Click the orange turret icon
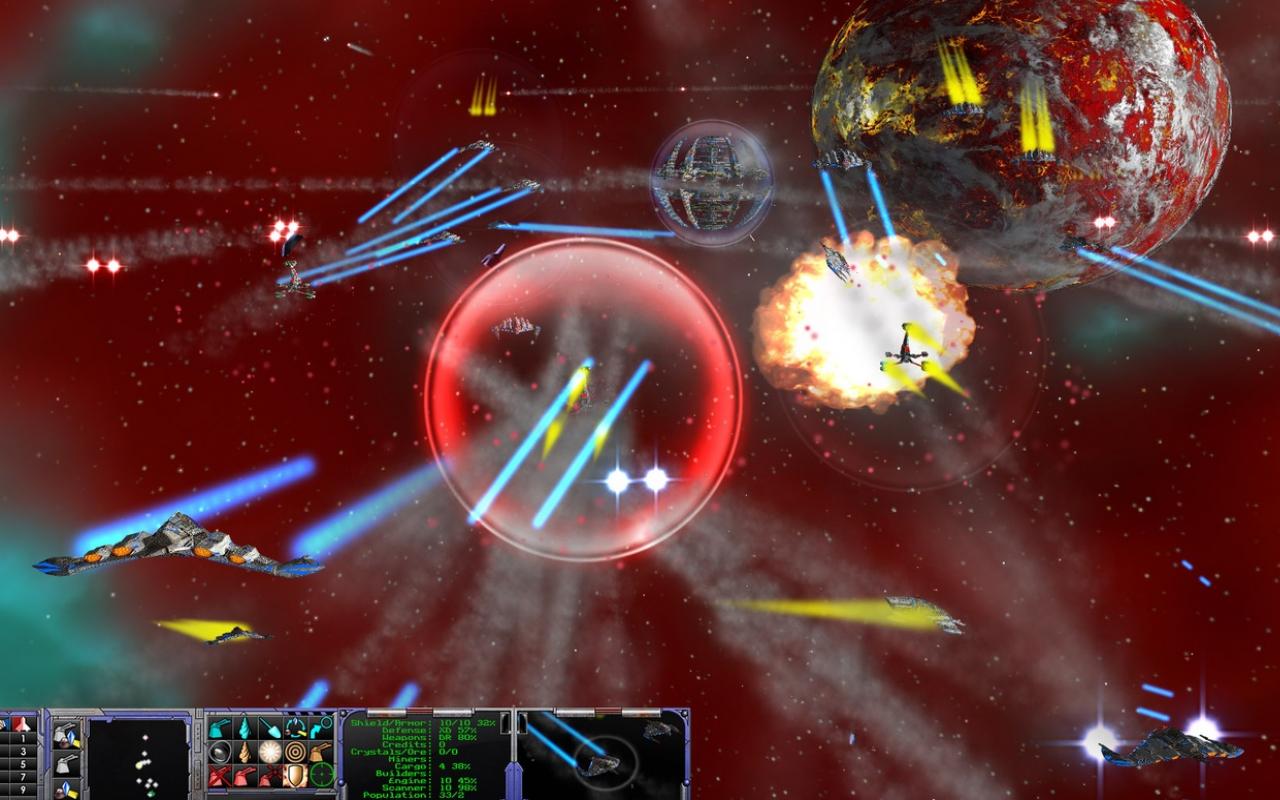The width and height of the screenshot is (1280, 800). [320, 750]
